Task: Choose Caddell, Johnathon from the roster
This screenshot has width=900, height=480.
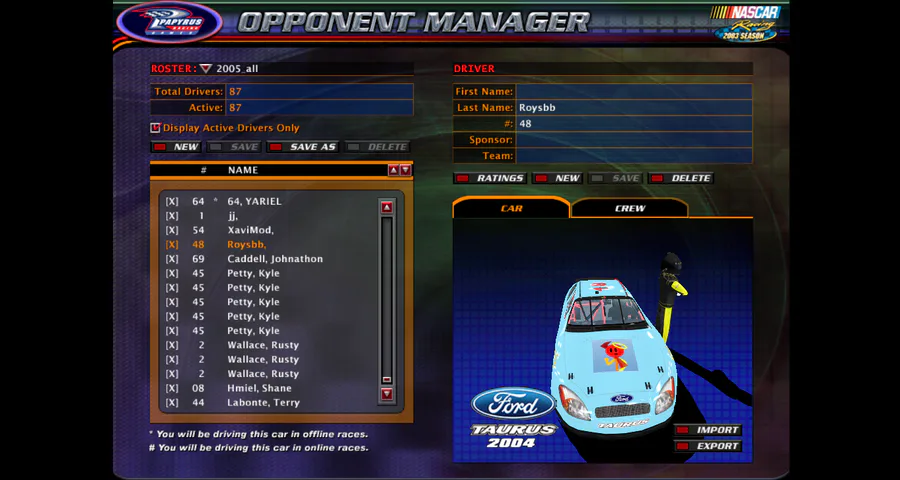Action: point(274,259)
